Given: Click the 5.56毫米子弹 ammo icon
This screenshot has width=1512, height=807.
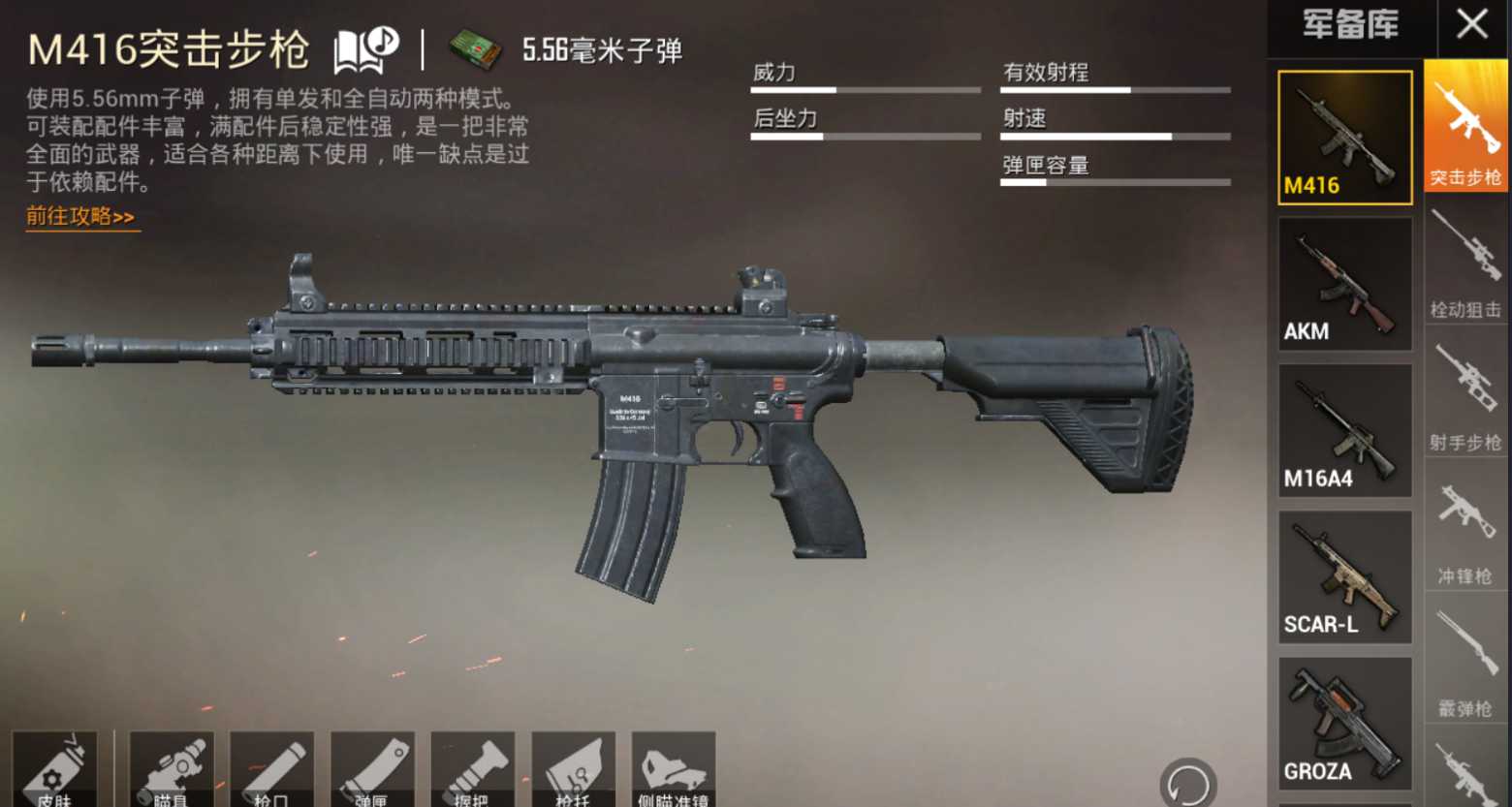Looking at the screenshot, I should [474, 46].
